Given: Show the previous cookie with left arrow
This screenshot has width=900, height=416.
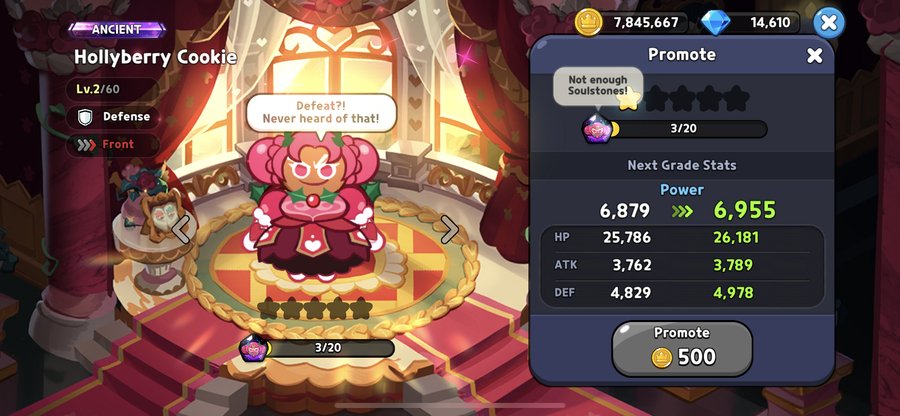Looking at the screenshot, I should pyautogui.click(x=181, y=229).
